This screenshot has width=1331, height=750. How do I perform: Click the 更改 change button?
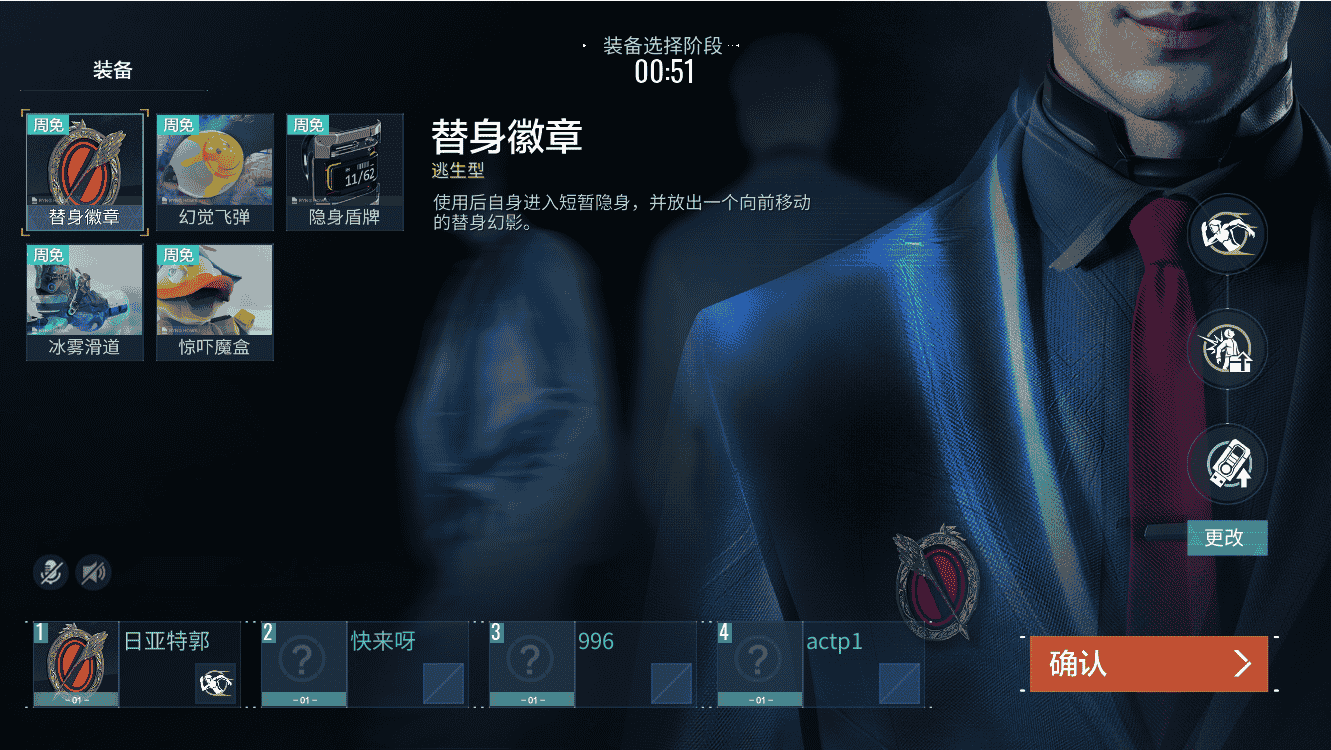tap(1227, 538)
